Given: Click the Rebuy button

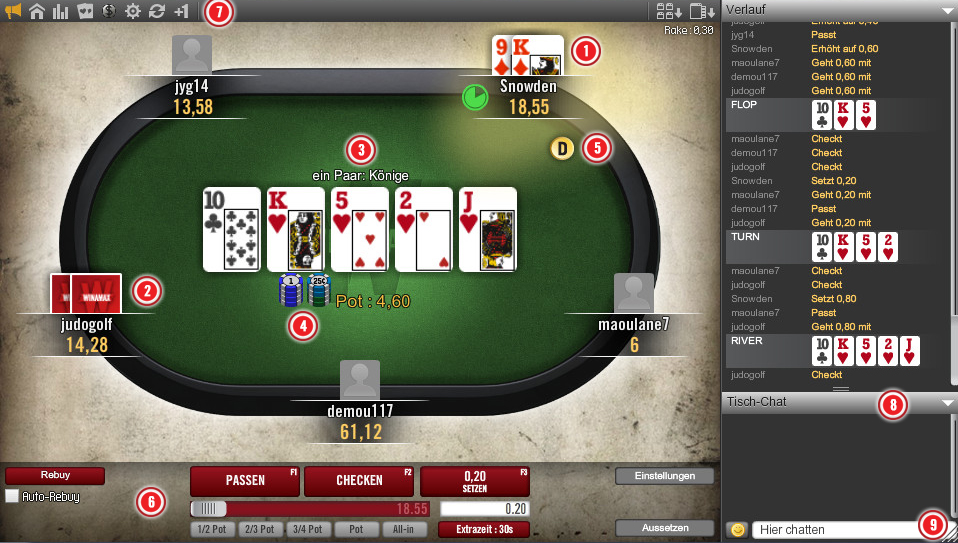Looking at the screenshot, I should point(55,476).
